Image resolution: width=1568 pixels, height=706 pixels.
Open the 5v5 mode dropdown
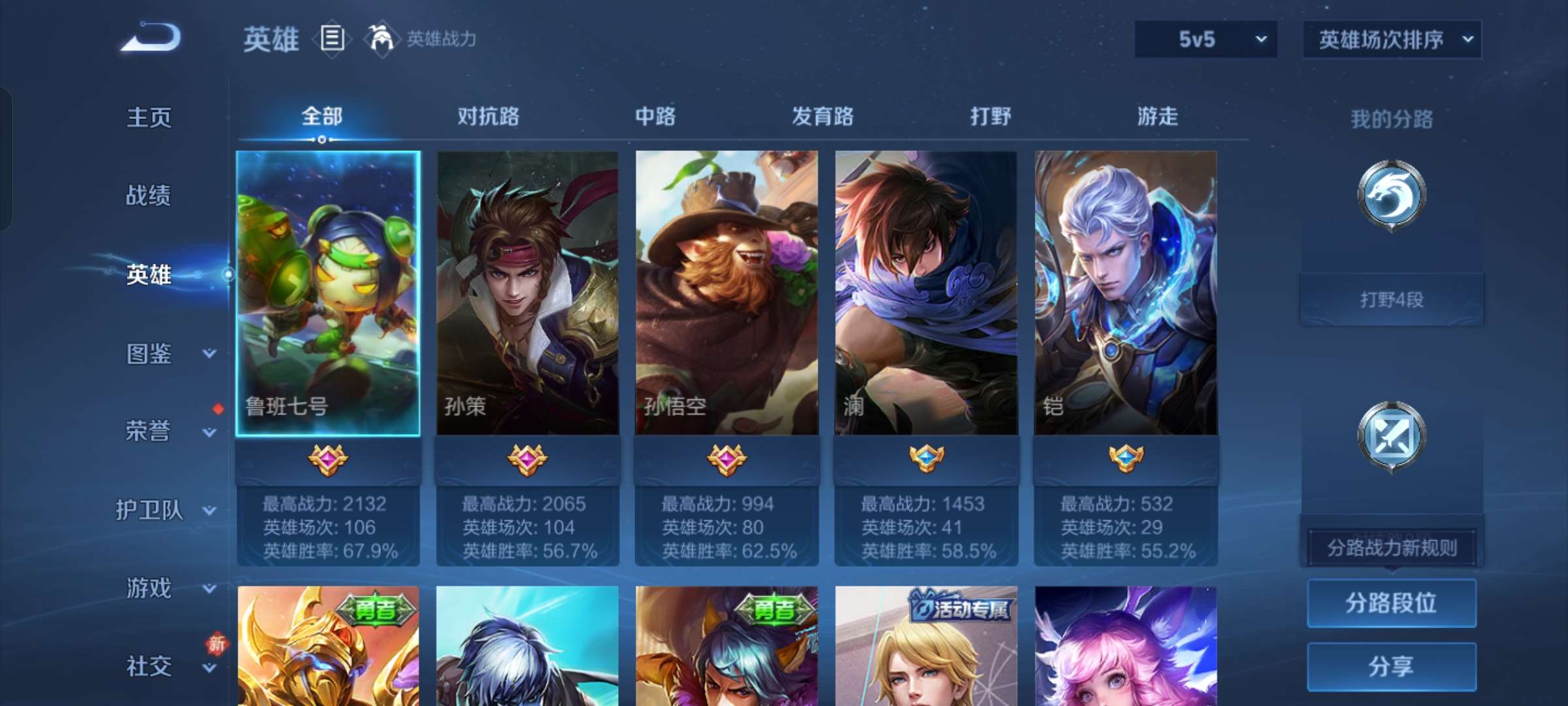1205,39
